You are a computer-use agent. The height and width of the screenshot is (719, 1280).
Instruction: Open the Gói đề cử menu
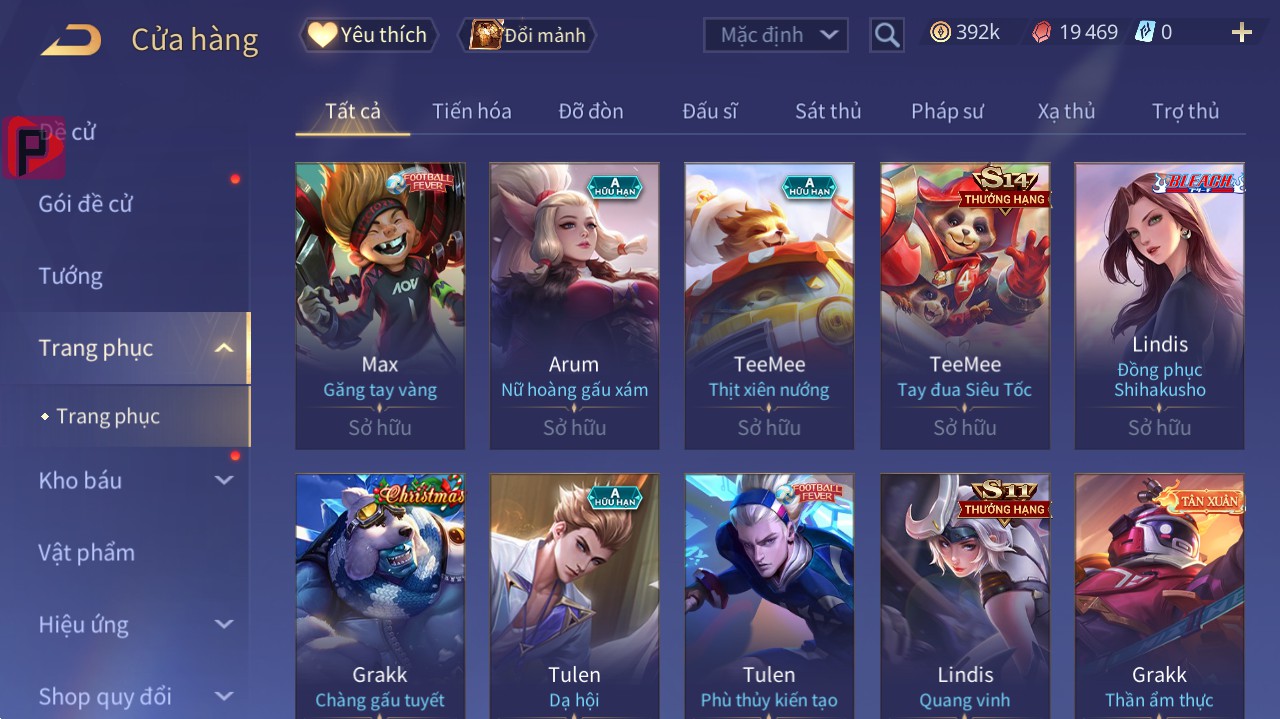[86, 204]
